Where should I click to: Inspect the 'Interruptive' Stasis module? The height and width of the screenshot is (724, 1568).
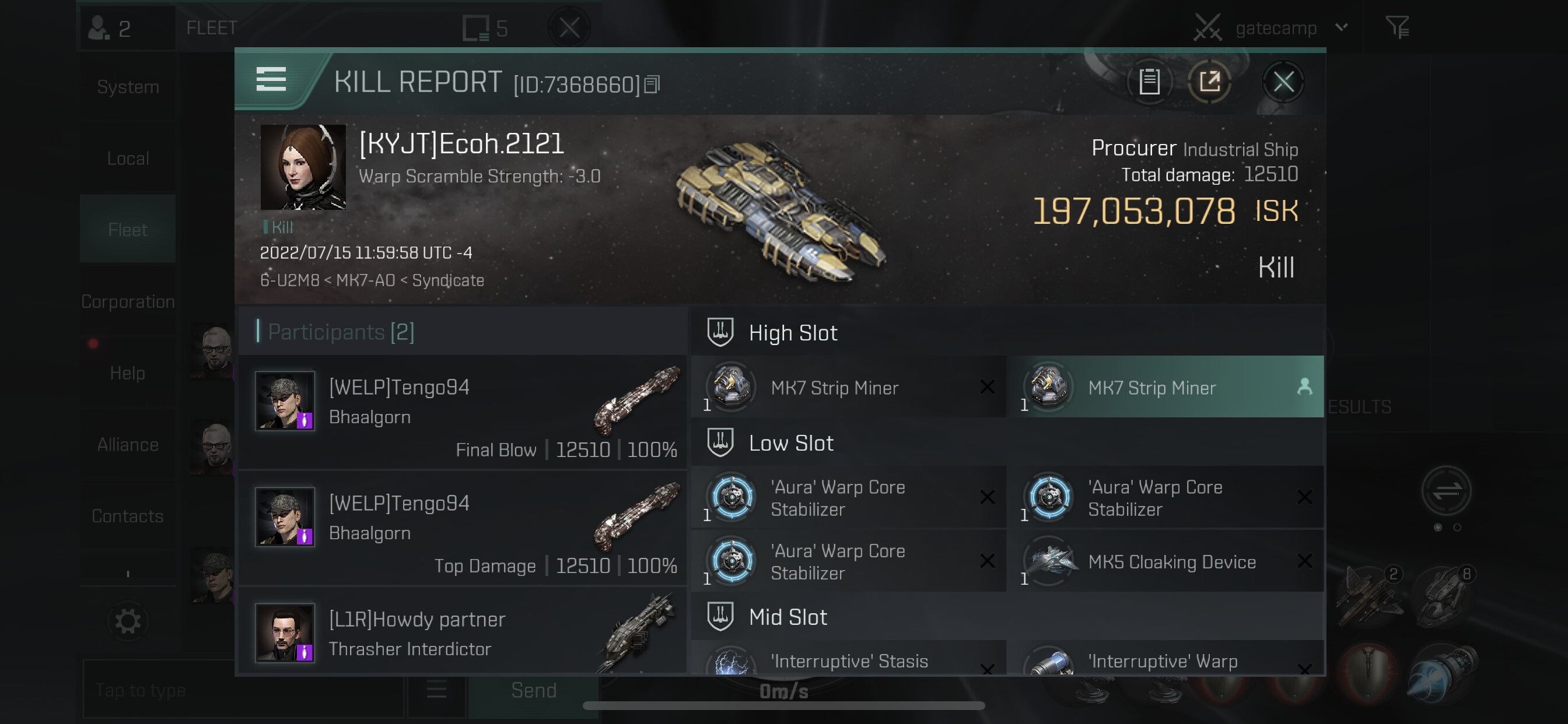(x=849, y=660)
